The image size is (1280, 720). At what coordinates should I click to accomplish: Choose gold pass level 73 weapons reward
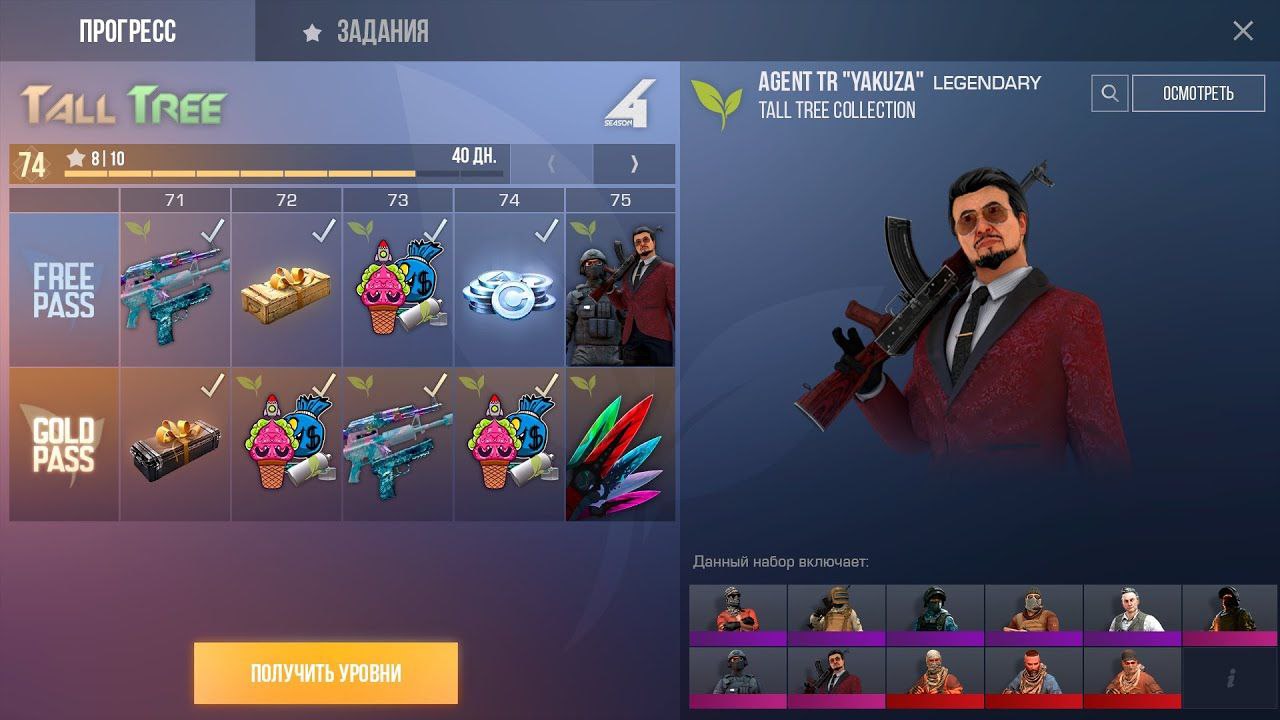pos(398,445)
